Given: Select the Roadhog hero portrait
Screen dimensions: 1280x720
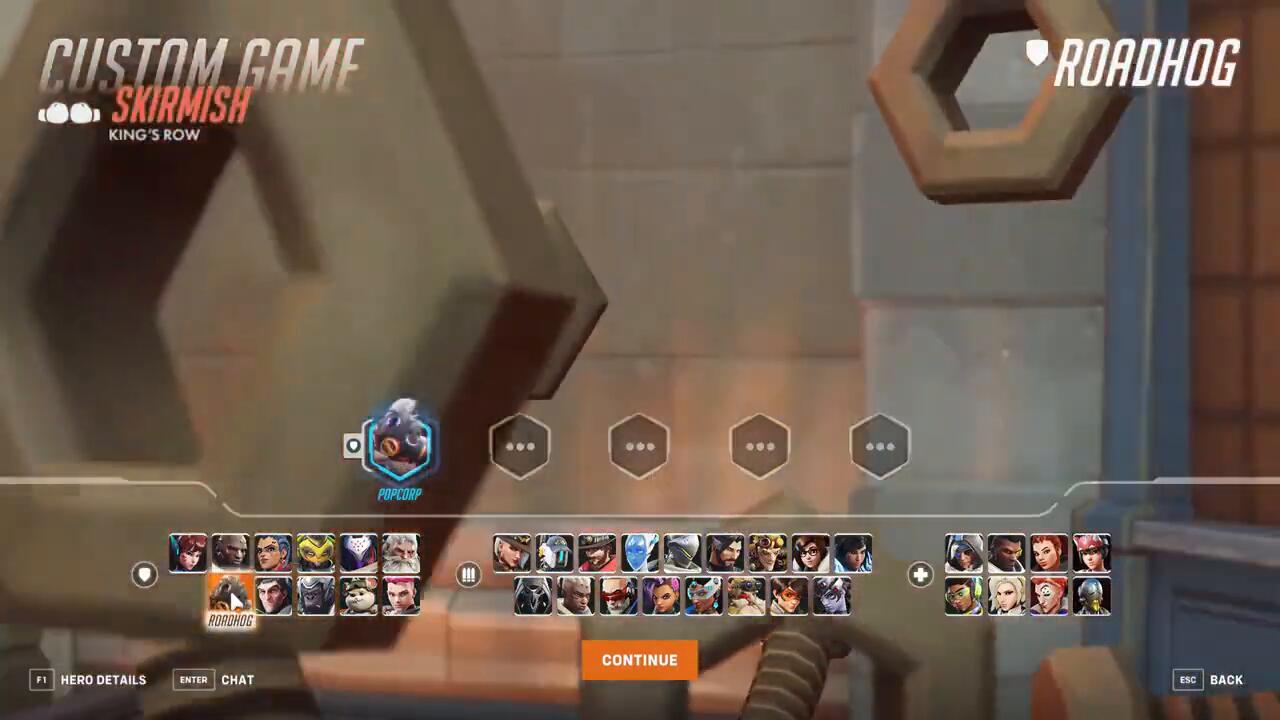Looking at the screenshot, I should [x=230, y=596].
